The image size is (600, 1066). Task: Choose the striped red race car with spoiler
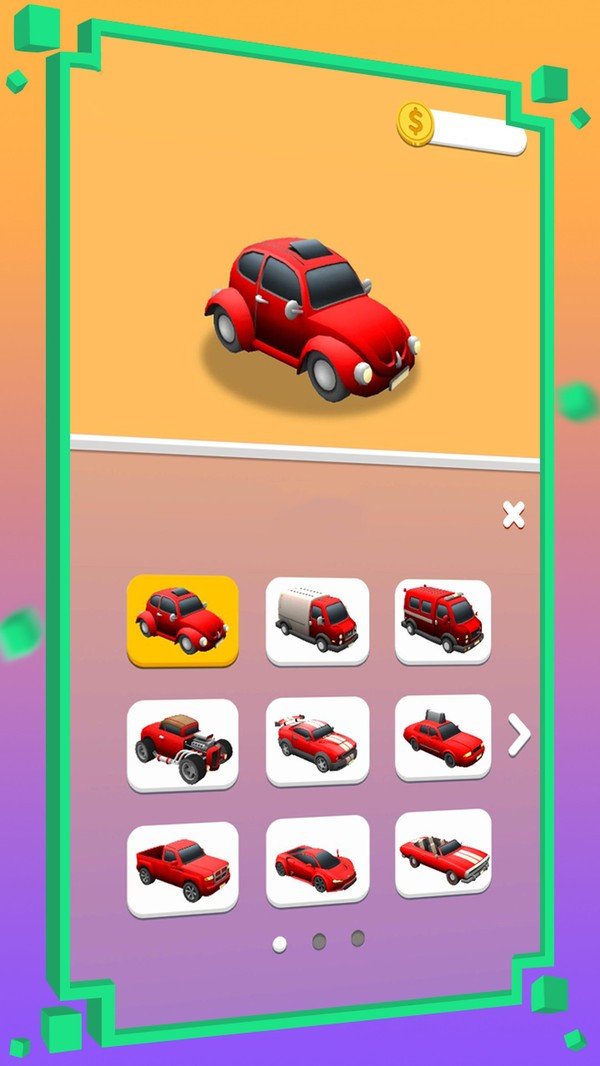coord(317,741)
